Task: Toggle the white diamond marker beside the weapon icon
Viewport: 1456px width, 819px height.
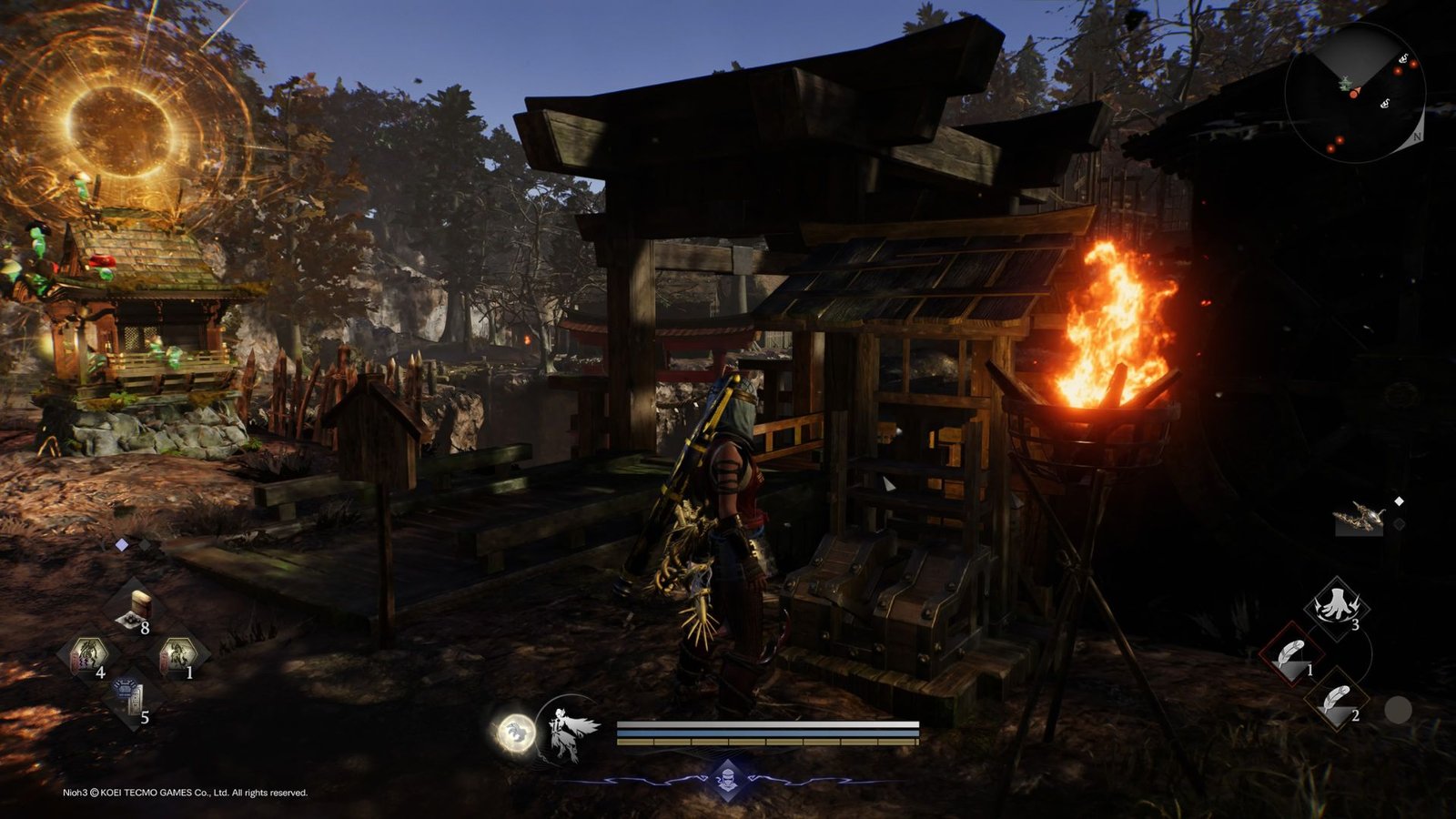Action: pyautogui.click(x=1399, y=499)
